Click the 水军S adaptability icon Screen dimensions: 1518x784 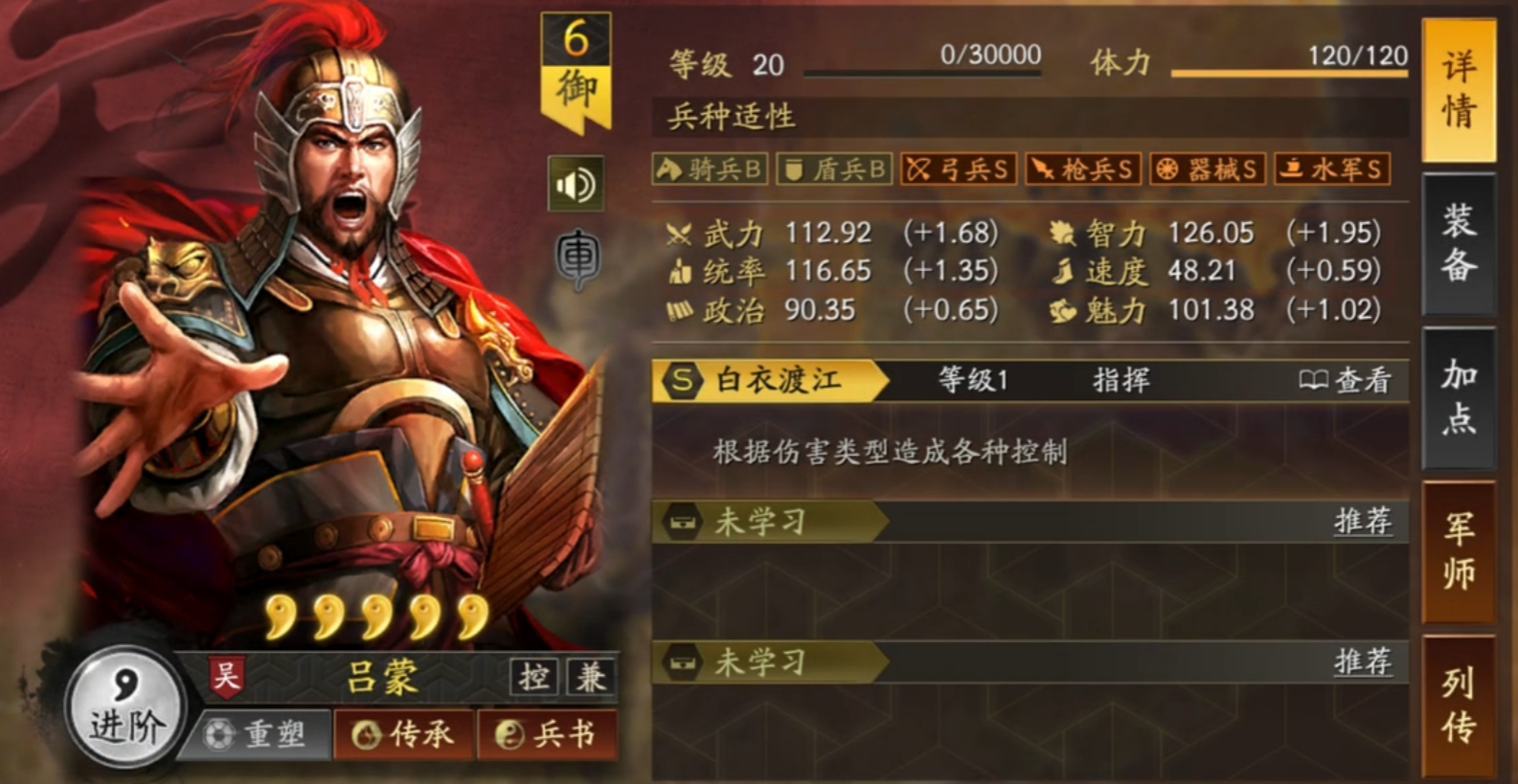[x=1333, y=168]
